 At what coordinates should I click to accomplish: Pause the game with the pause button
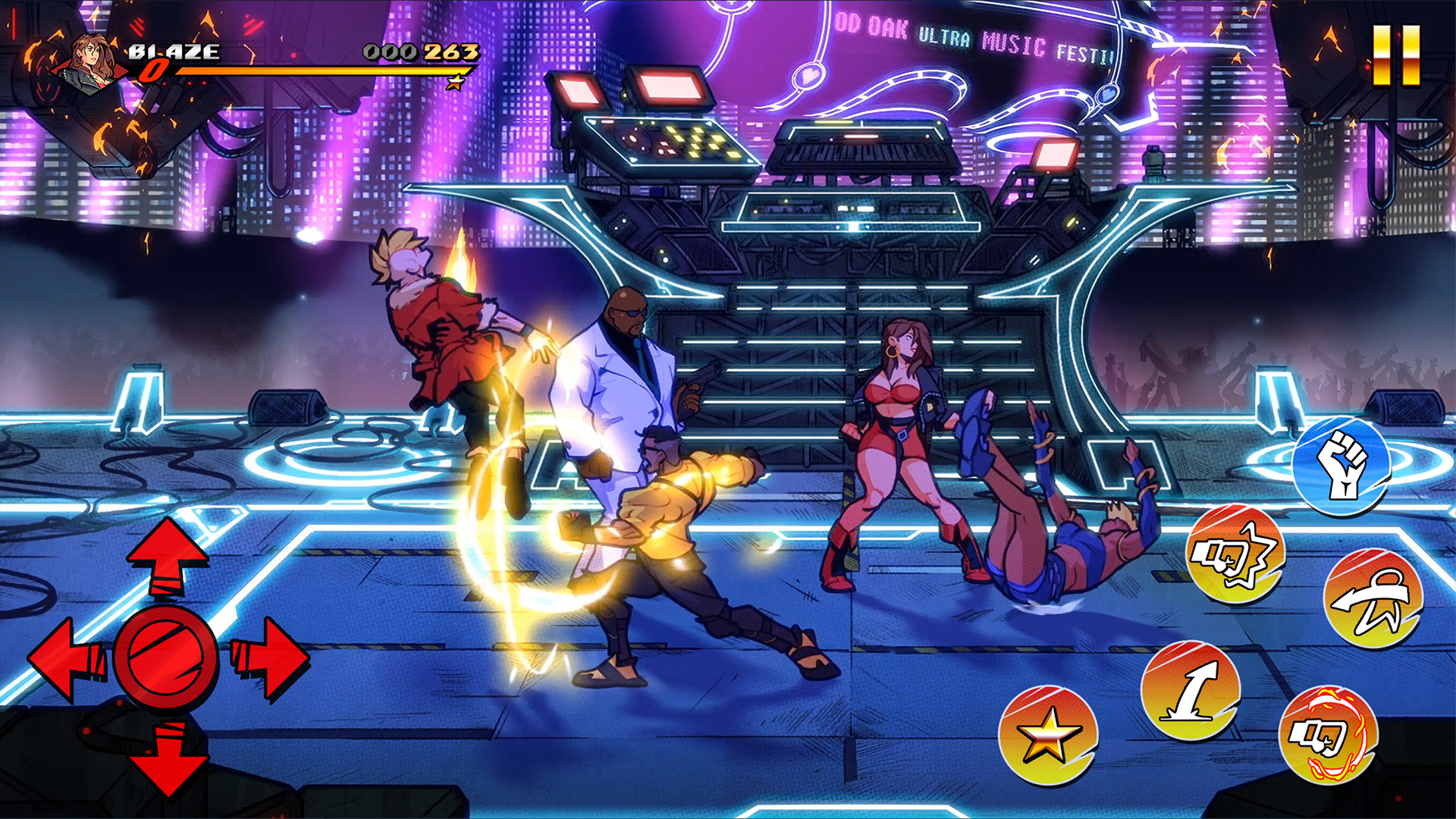pos(1396,55)
